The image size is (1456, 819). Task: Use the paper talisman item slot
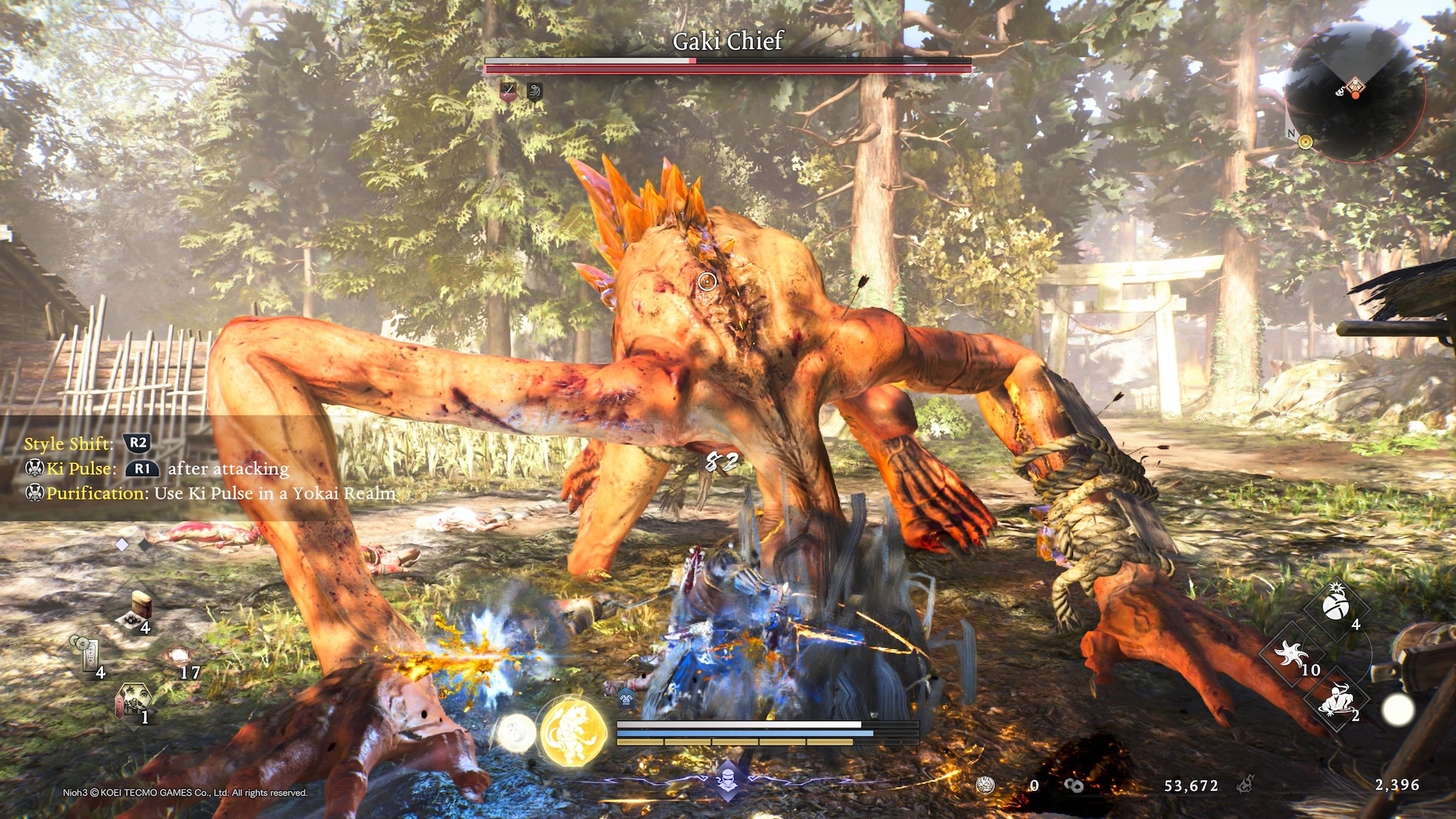[x=86, y=654]
